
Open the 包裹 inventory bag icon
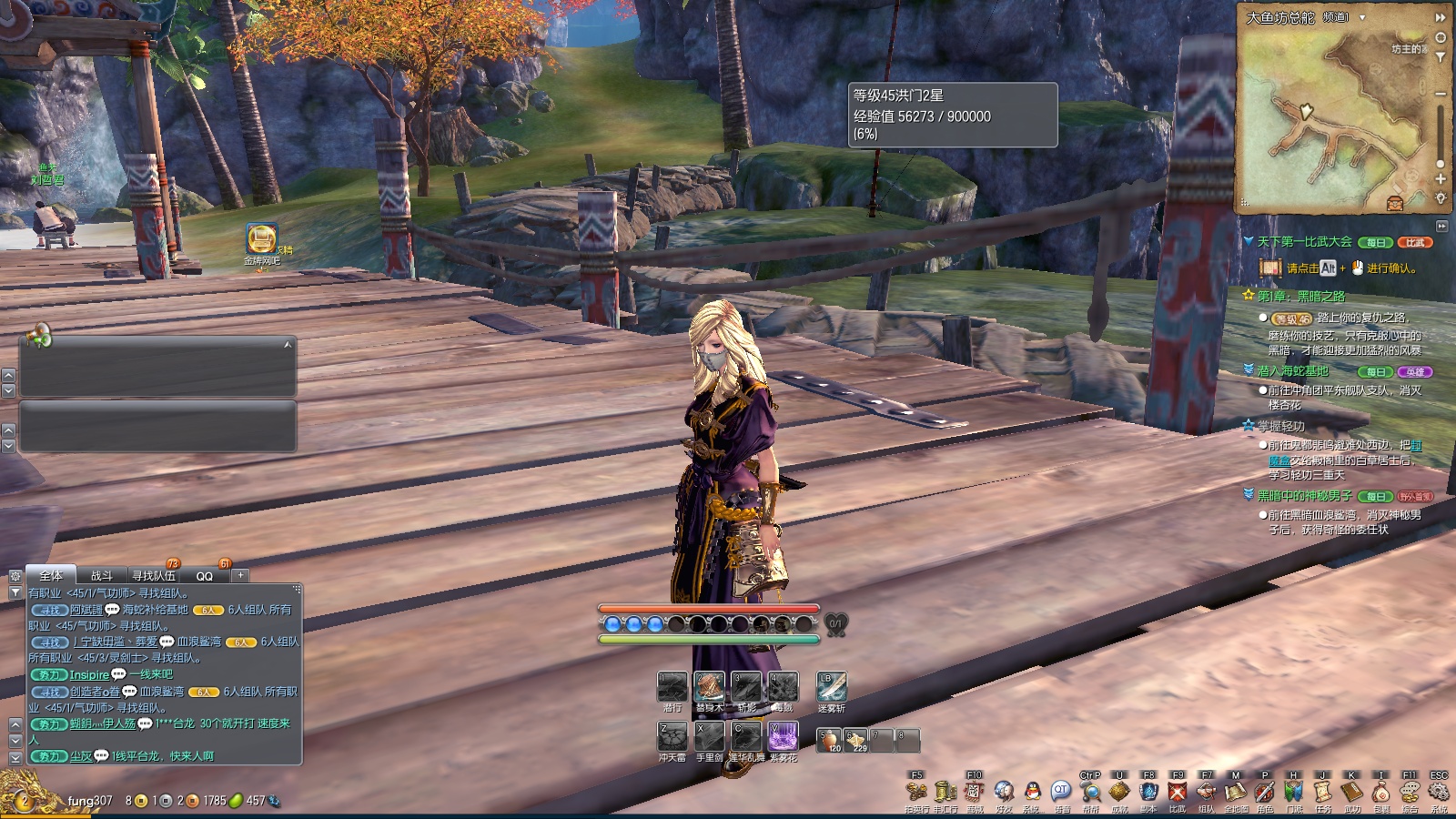point(1380,792)
